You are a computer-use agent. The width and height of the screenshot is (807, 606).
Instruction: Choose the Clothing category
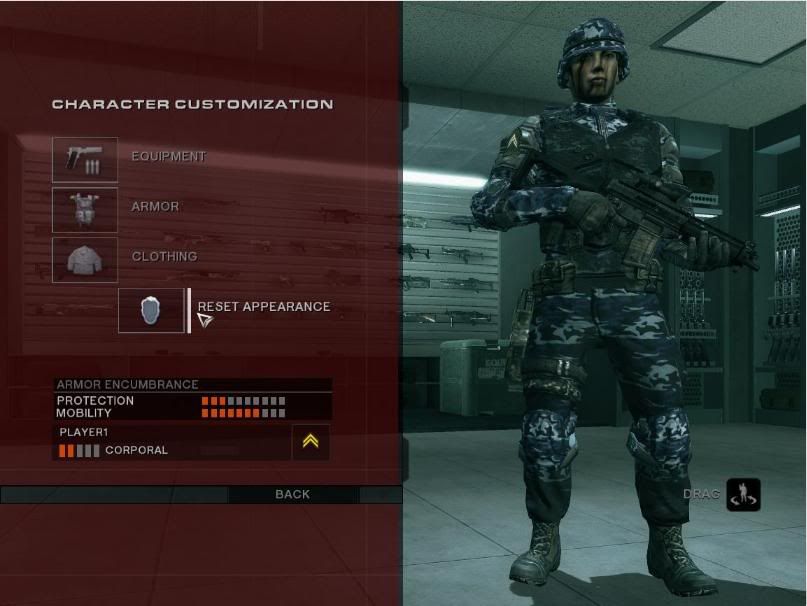coord(85,259)
